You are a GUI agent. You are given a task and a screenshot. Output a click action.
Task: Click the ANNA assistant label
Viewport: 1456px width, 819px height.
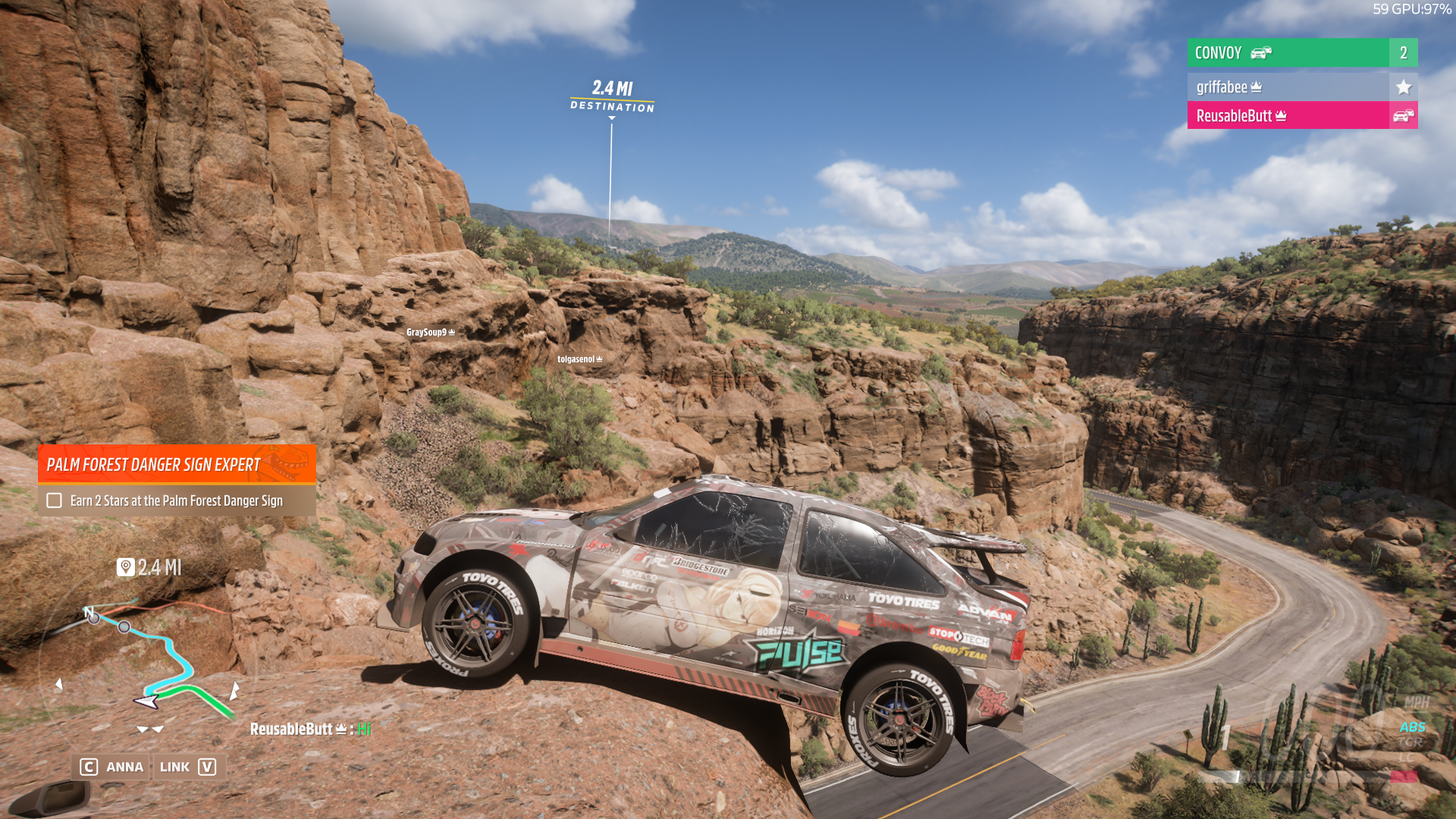pyautogui.click(x=124, y=767)
